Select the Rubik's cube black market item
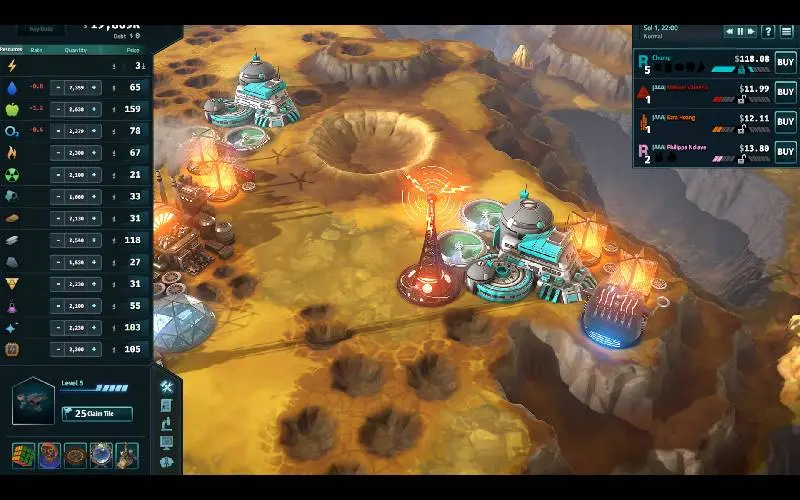 23,456
